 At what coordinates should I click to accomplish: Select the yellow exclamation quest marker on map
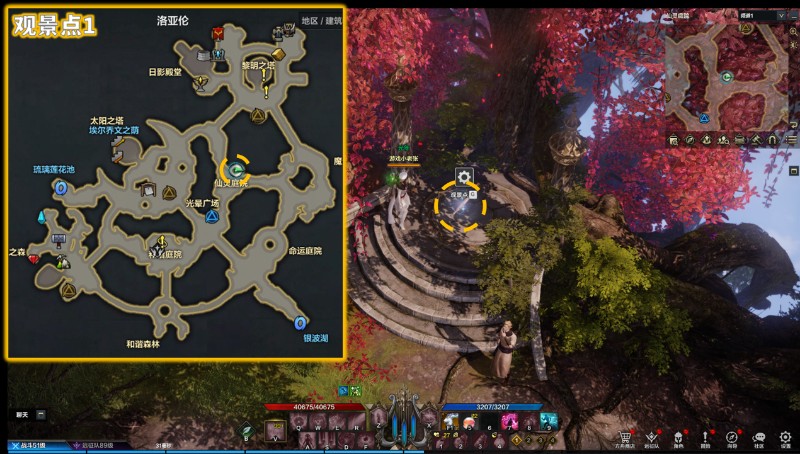[266, 91]
